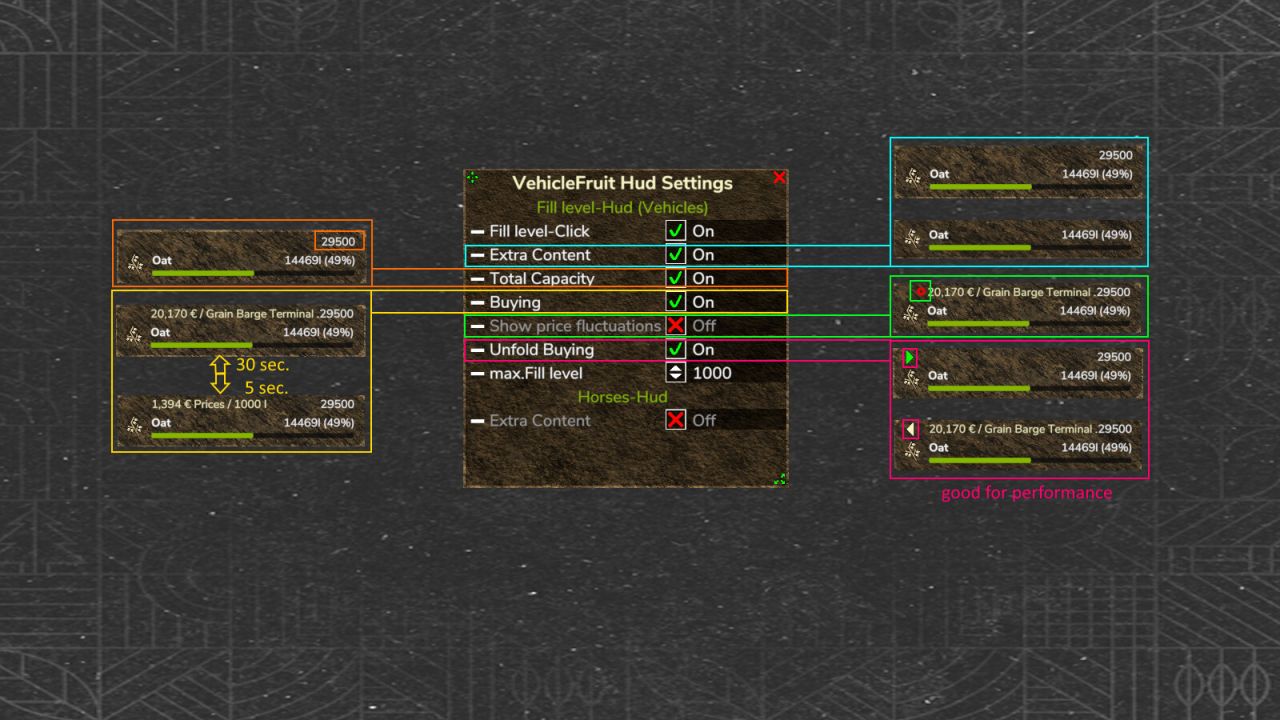Image resolution: width=1280 pixels, height=720 pixels.
Task: Toggle the Unfold Buying checkbox
Action: pyautogui.click(x=676, y=350)
